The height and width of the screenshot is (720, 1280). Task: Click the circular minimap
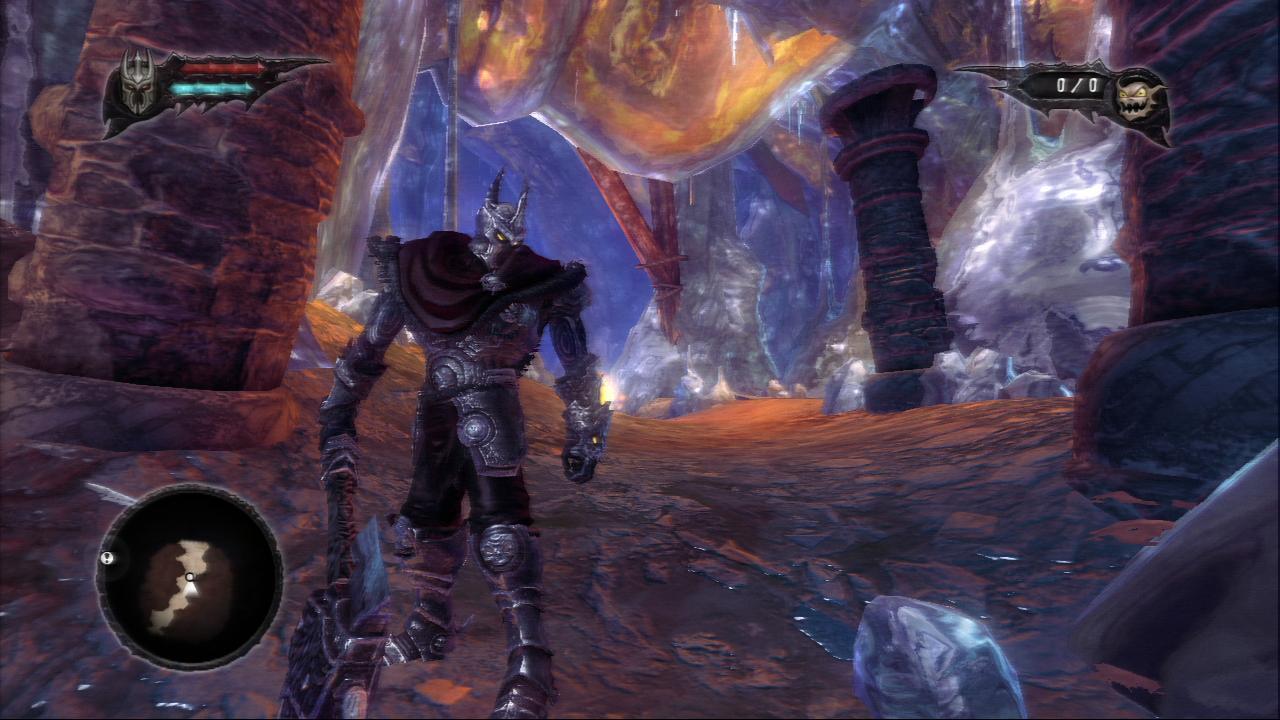point(190,578)
